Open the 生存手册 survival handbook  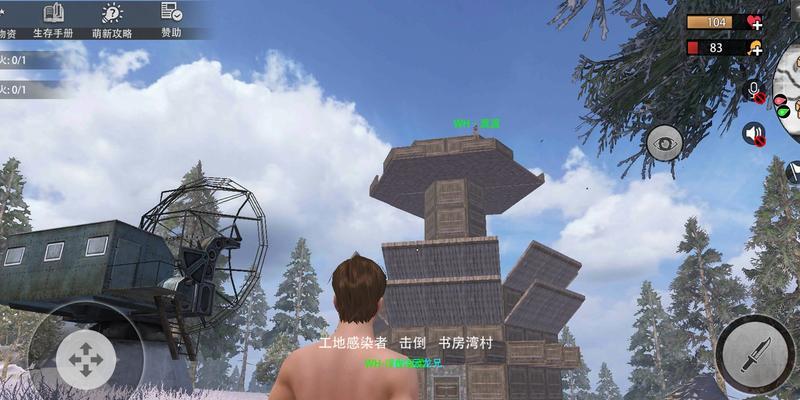(x=55, y=20)
